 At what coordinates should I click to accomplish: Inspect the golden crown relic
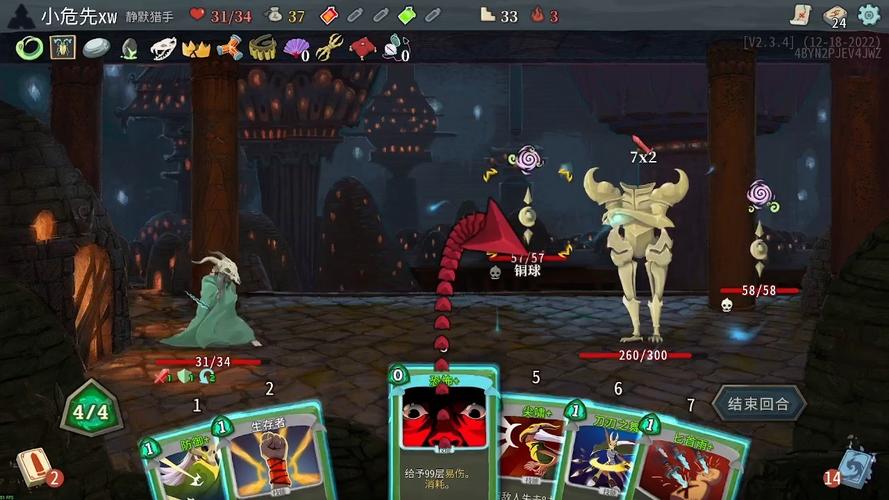click(x=195, y=47)
